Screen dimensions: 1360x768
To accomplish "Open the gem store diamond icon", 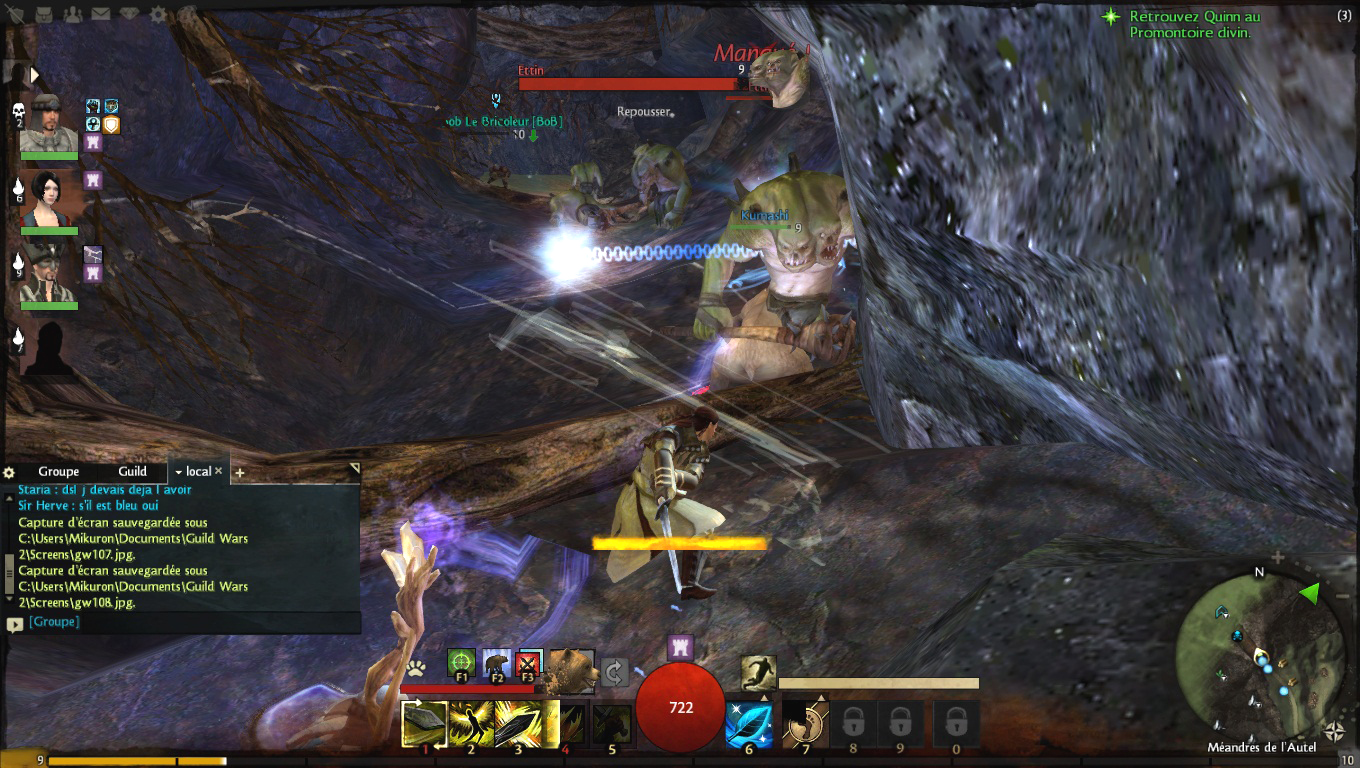I will click(x=130, y=14).
